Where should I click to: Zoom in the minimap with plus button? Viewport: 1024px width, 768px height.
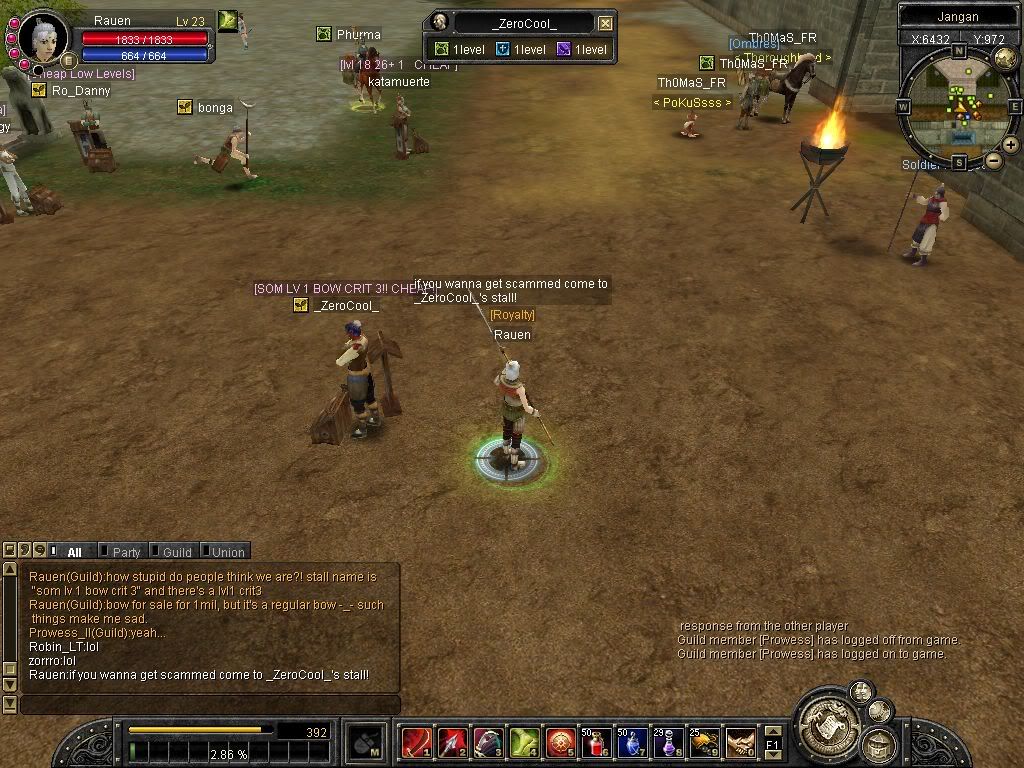coord(1011,145)
